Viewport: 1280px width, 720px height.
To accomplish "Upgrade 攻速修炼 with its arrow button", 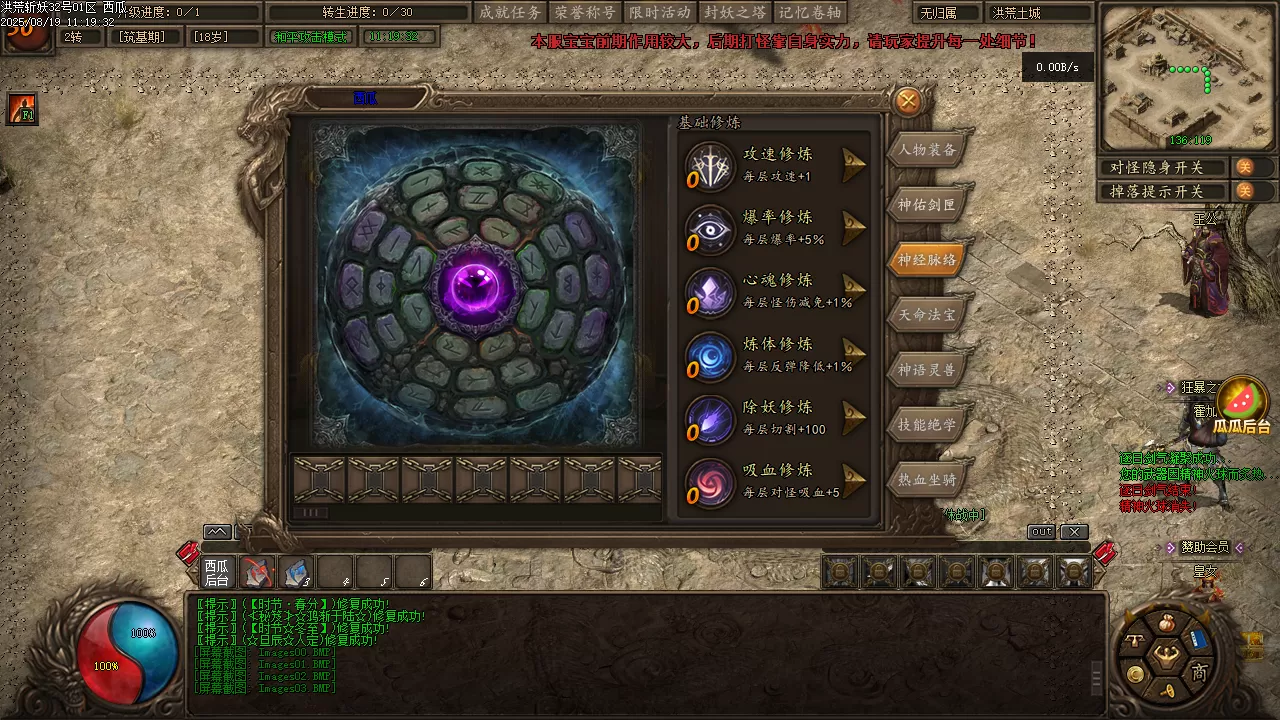I will [x=852, y=165].
